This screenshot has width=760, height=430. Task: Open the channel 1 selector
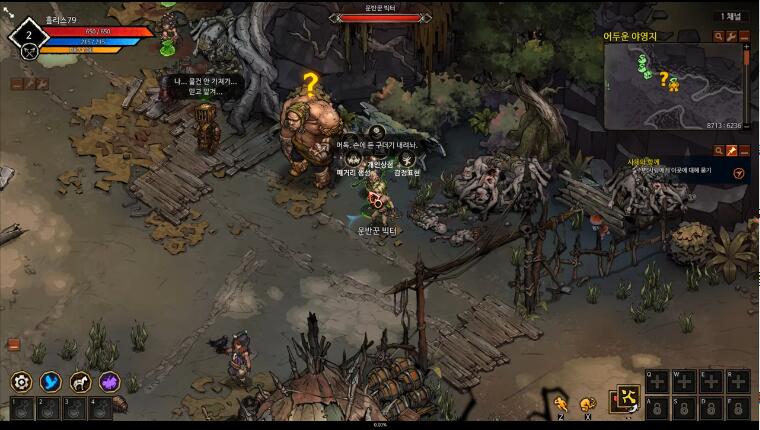(732, 16)
